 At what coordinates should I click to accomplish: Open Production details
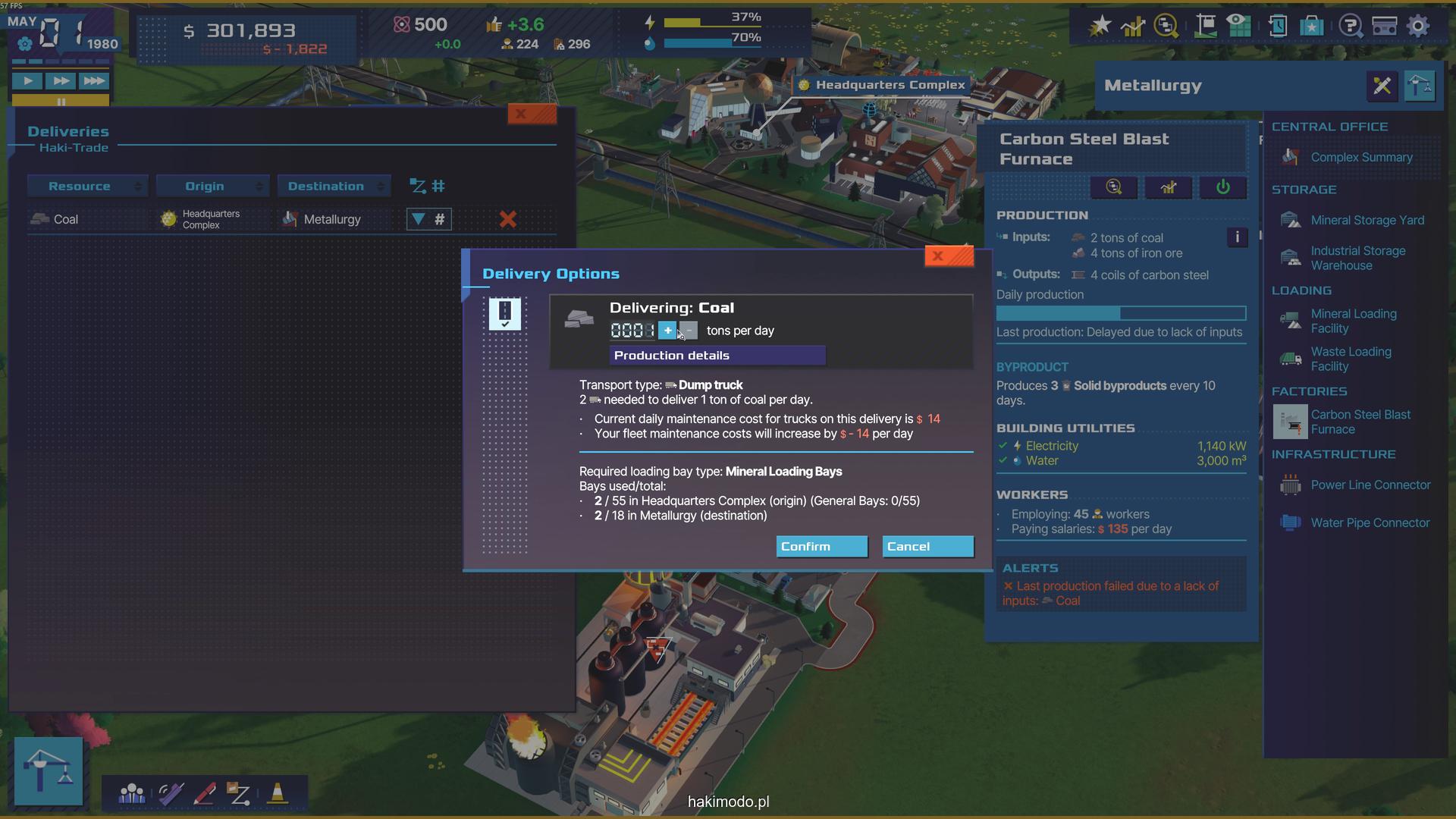(x=717, y=356)
